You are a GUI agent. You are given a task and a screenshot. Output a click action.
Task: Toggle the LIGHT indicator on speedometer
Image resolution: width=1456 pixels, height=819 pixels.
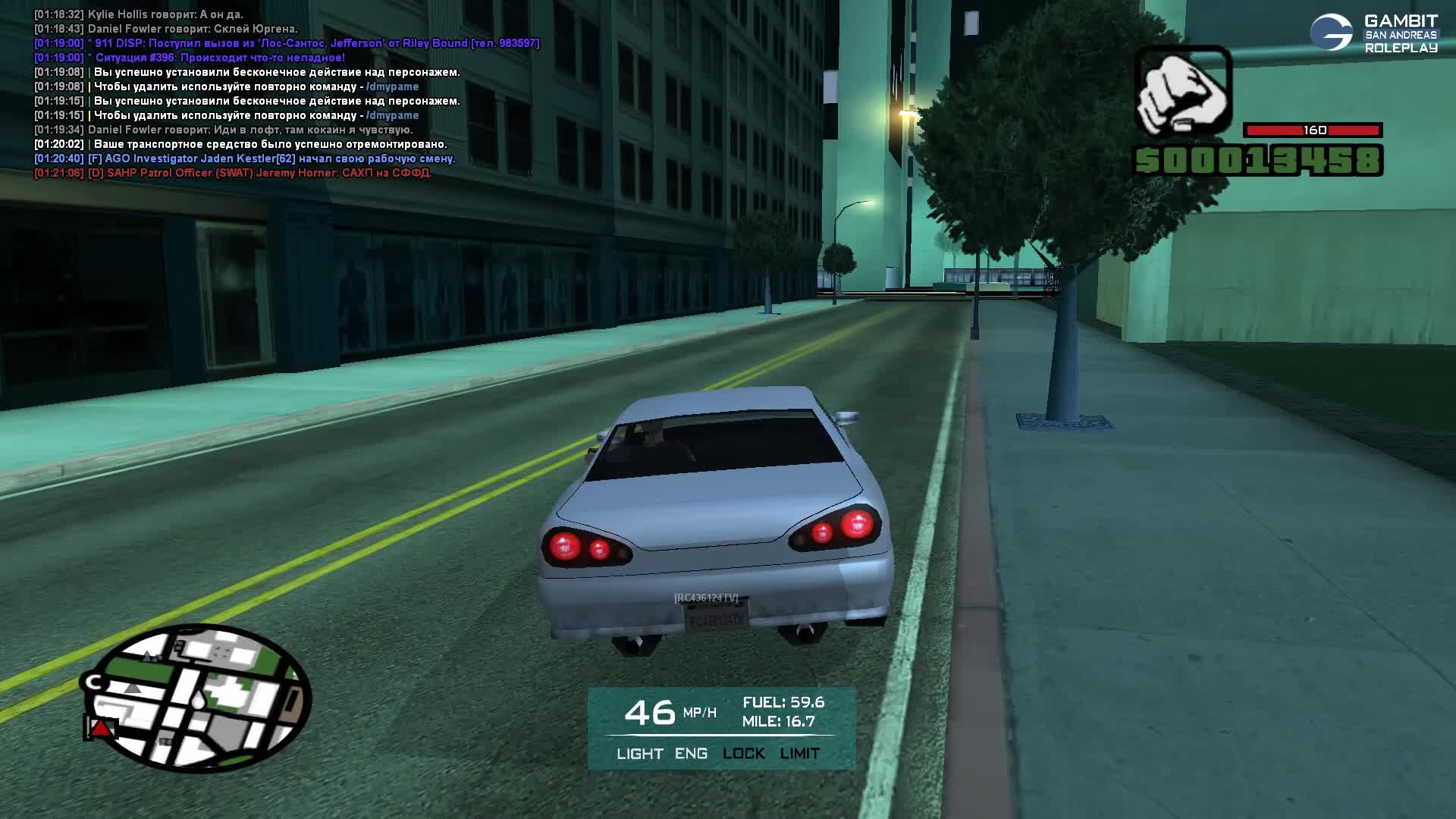[639, 754]
